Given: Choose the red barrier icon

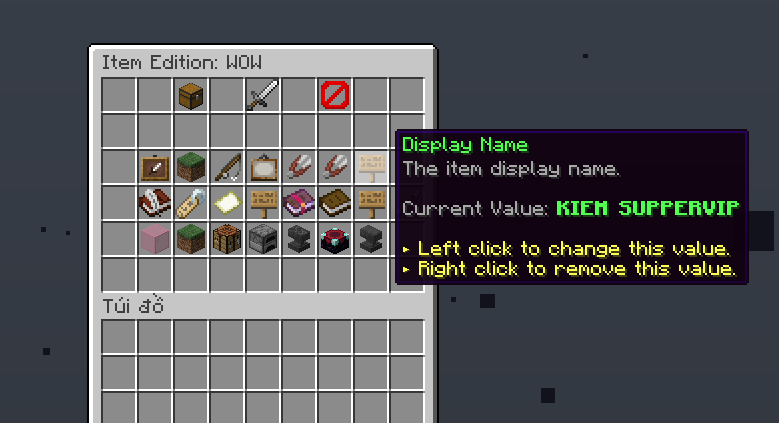Looking at the screenshot, I should coord(334,96).
